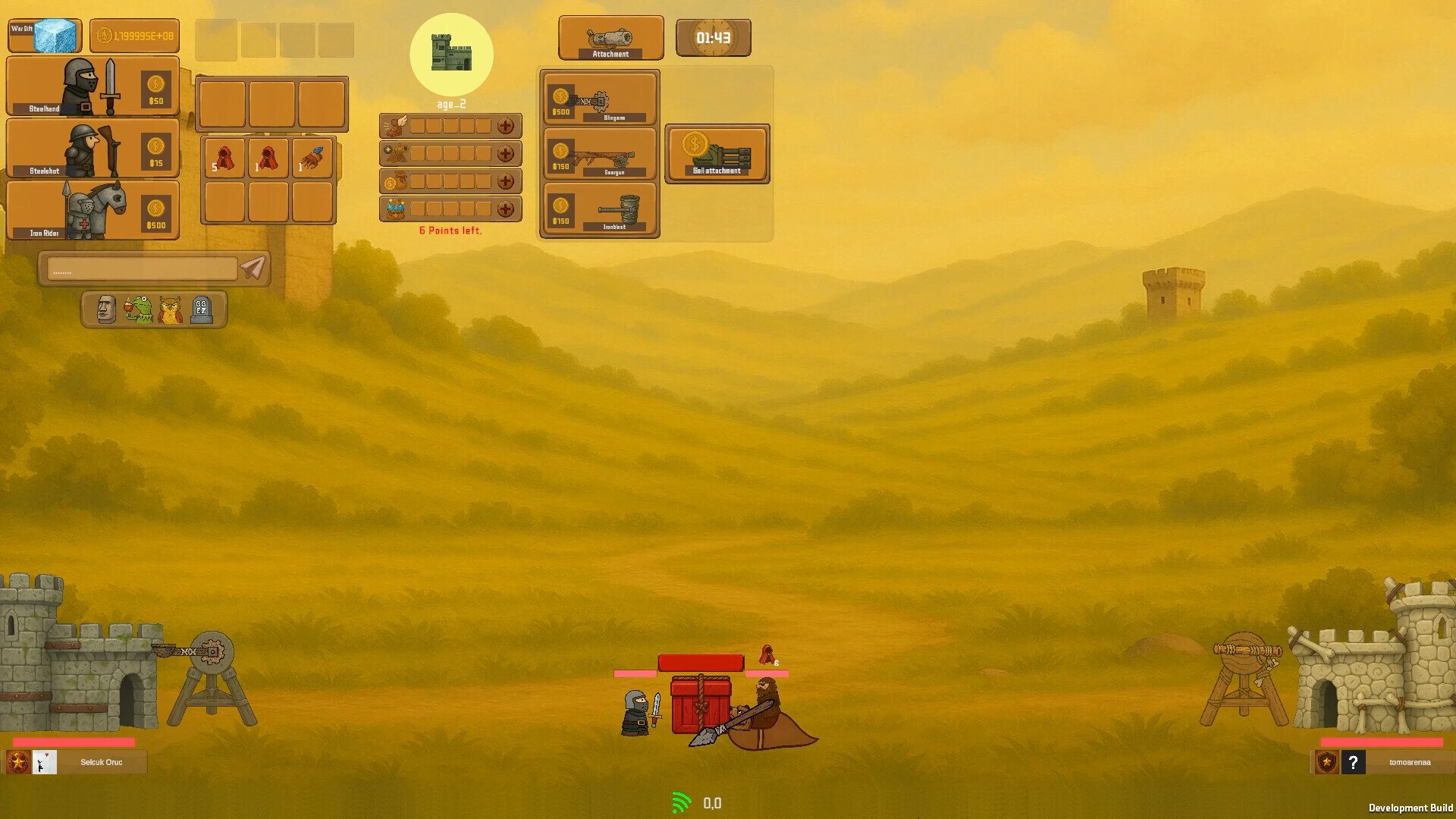Use the clawed gauntlet item slot

click(312, 158)
